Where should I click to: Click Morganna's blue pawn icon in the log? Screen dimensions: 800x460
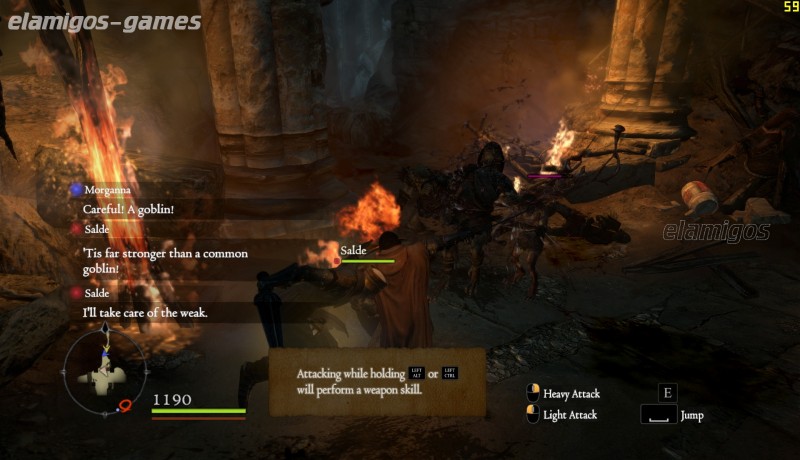point(76,189)
